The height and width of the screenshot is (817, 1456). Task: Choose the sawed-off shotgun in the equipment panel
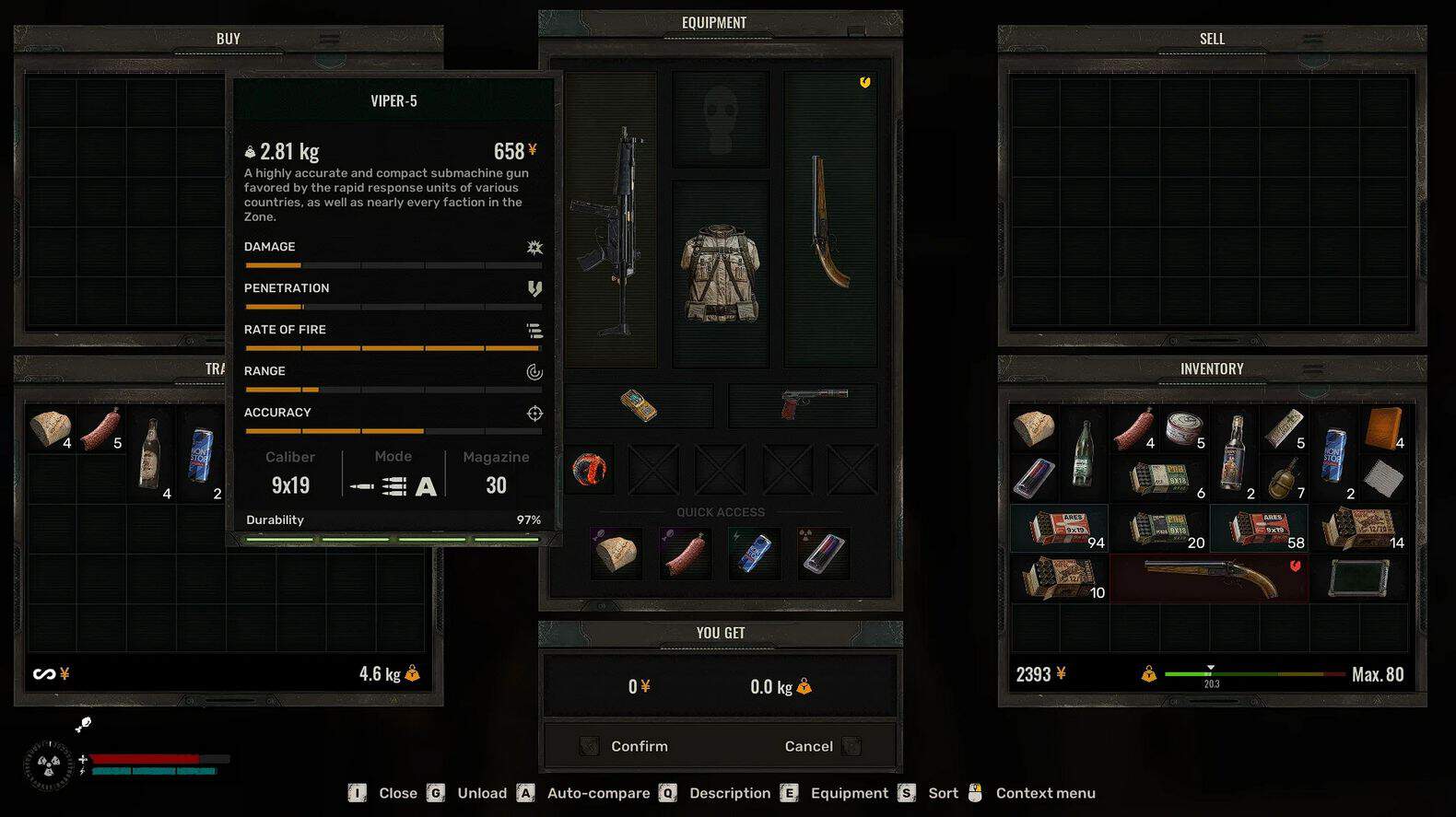[829, 221]
